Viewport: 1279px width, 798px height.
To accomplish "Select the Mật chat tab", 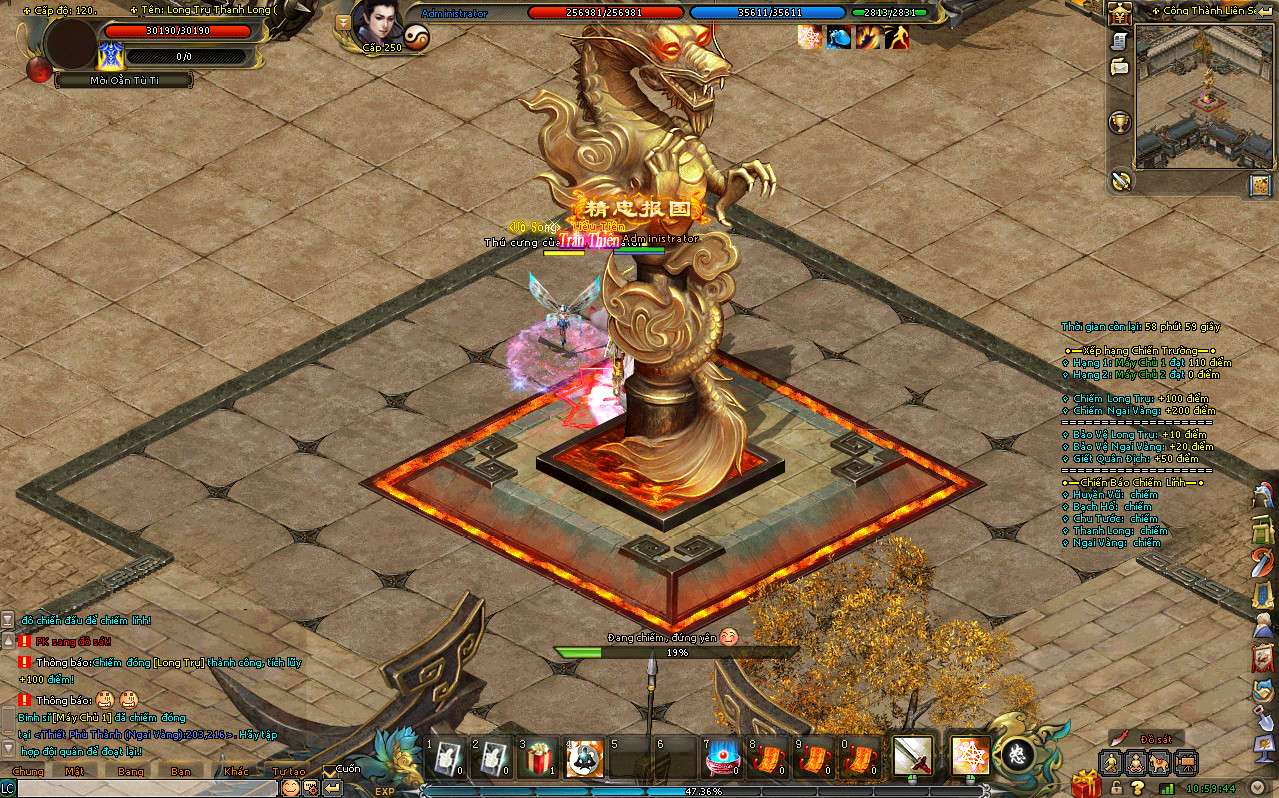I will coord(75,771).
